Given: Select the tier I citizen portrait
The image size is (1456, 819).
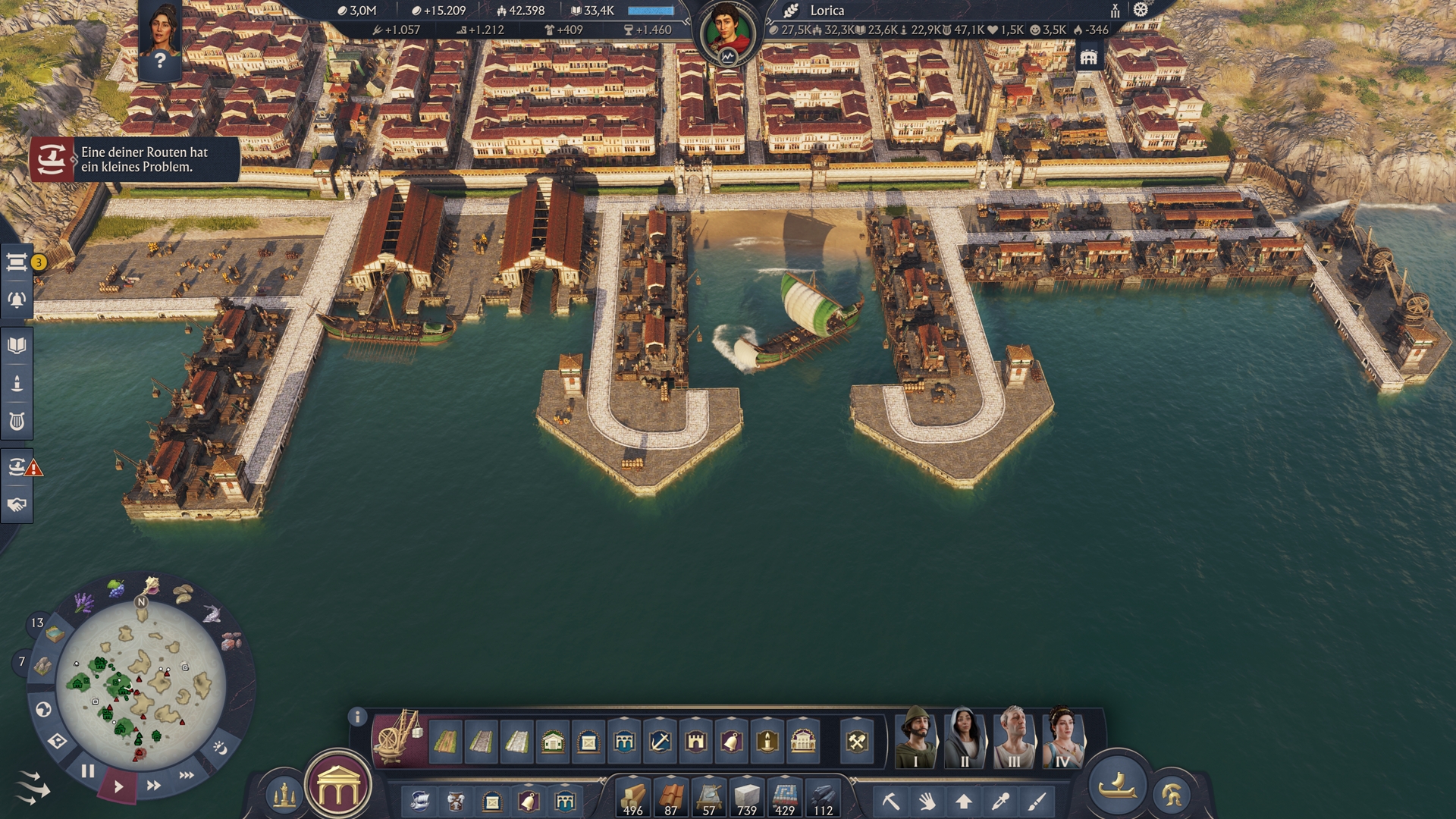Looking at the screenshot, I should coord(915,738).
